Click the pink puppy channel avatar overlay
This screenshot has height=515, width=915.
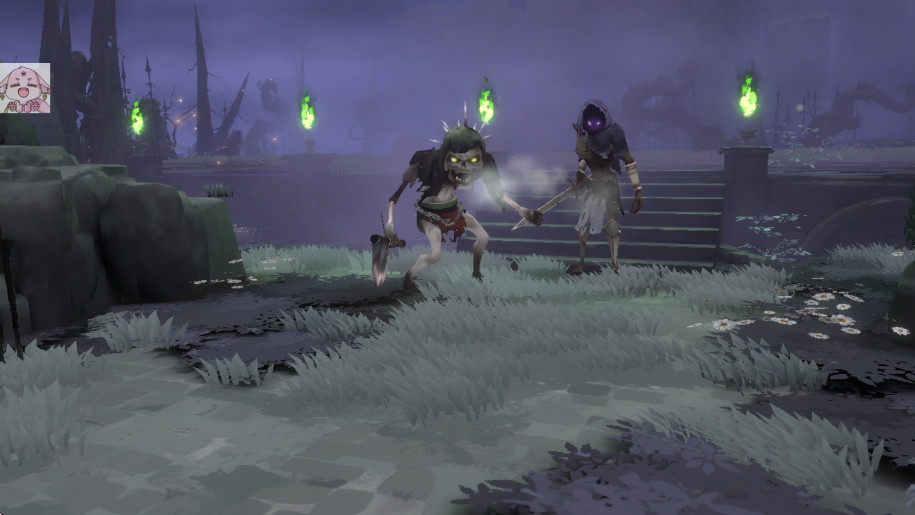point(24,88)
